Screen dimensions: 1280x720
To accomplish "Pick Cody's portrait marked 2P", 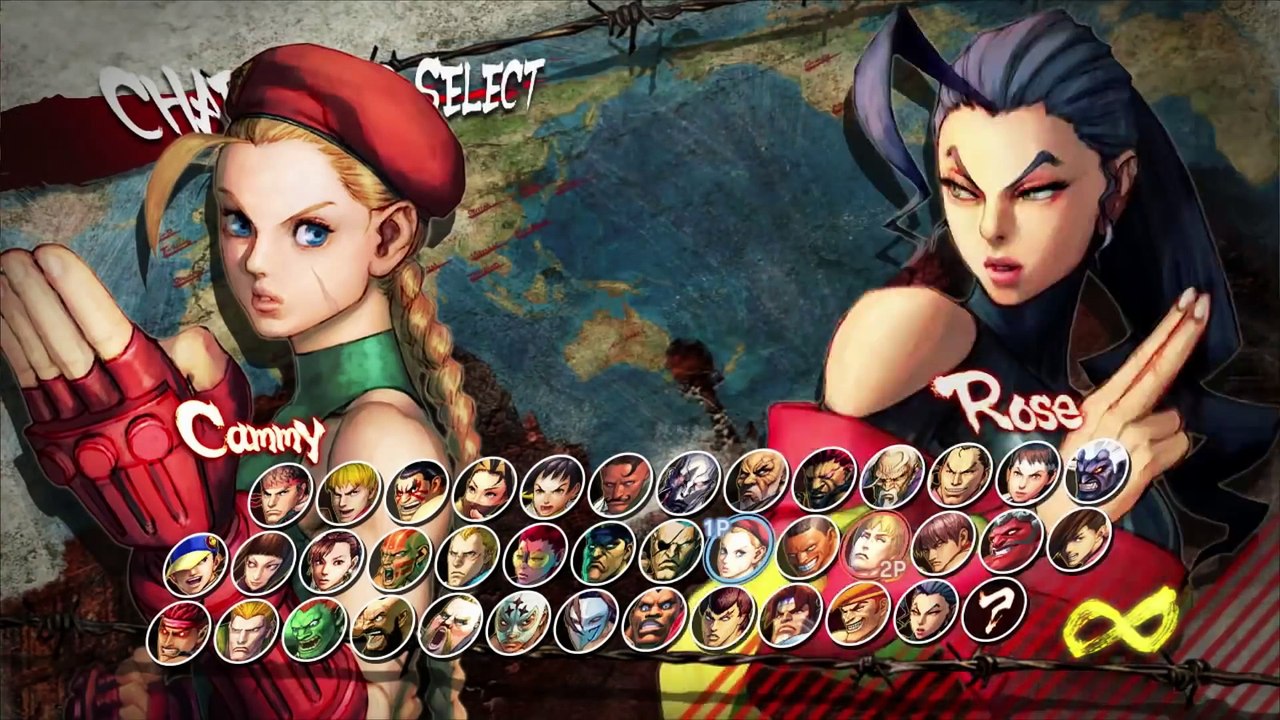I will 875,545.
